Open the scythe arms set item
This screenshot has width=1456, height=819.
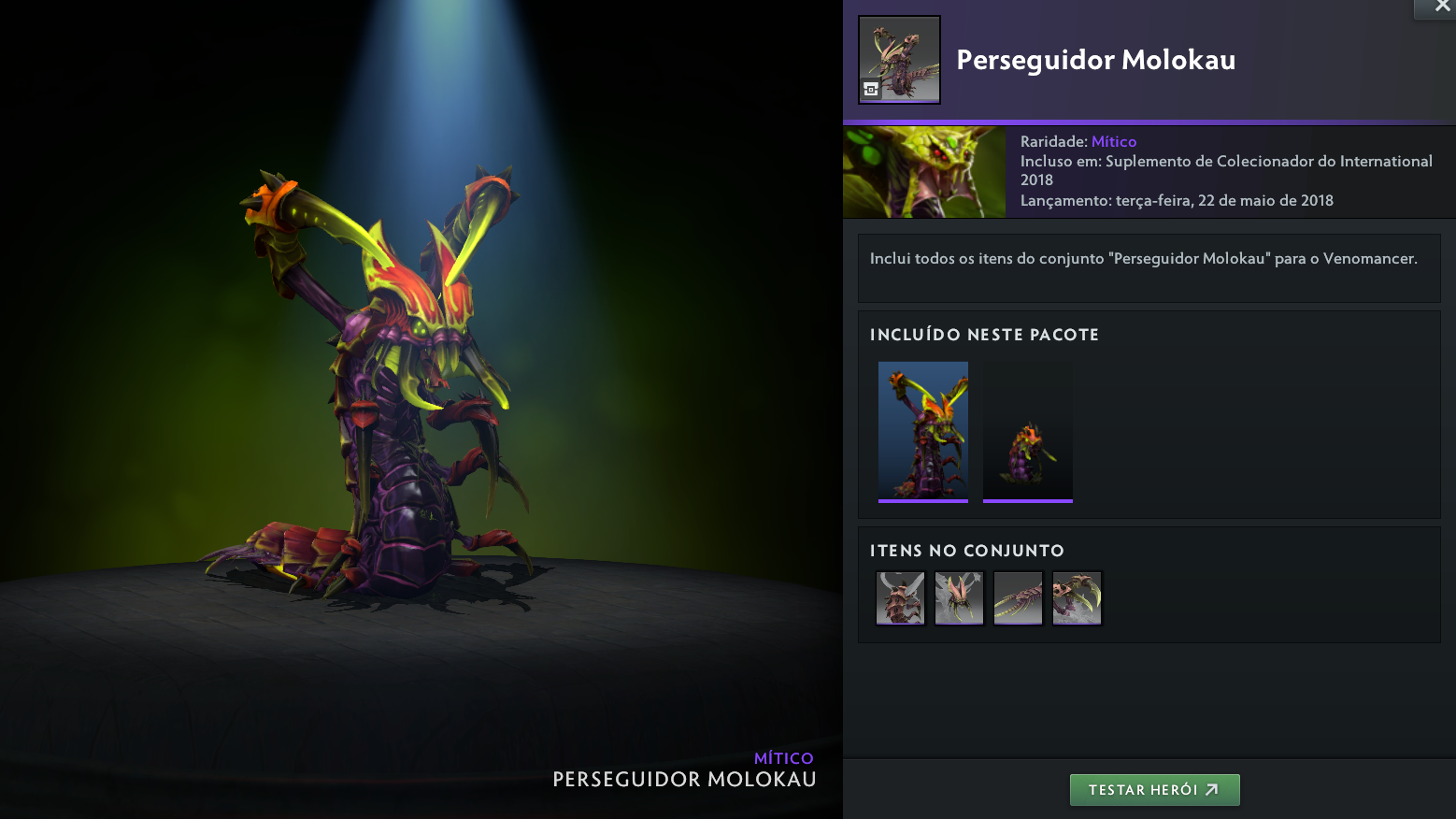[x=1078, y=598]
